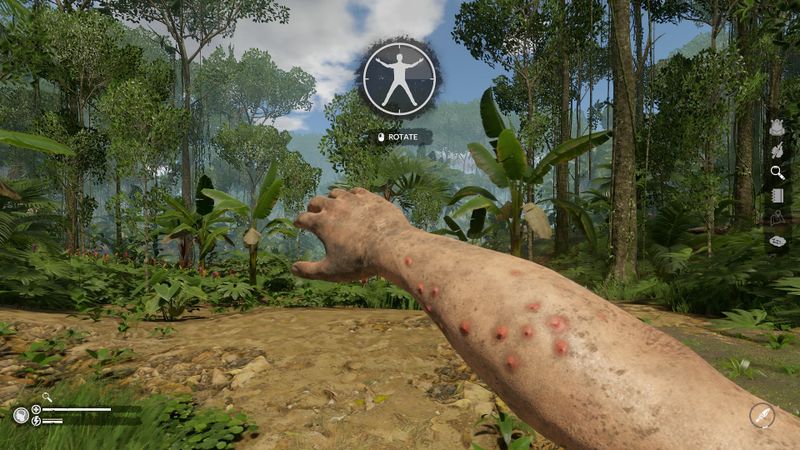
Task: Open the notebook icon
Action: pos(777,195)
